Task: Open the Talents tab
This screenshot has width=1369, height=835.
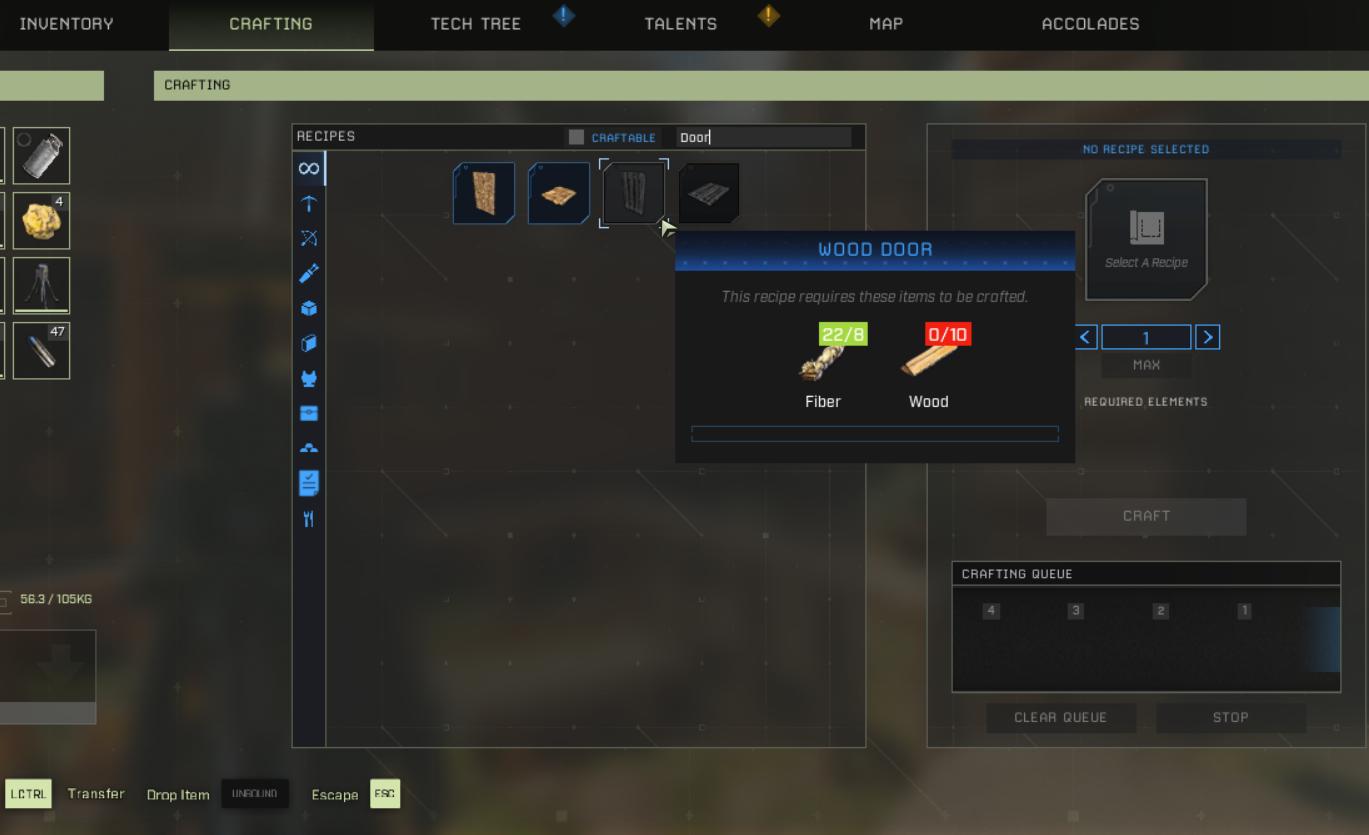Action: (680, 24)
